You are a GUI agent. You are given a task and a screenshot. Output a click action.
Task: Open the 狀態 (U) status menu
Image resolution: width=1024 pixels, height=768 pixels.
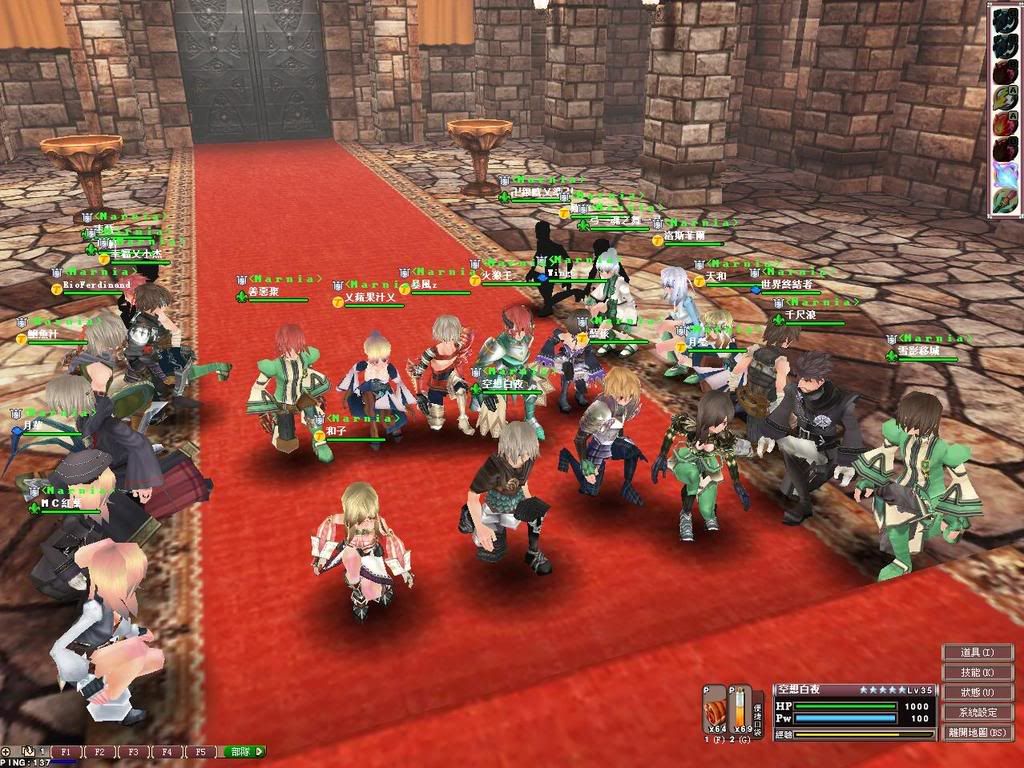coord(978,693)
